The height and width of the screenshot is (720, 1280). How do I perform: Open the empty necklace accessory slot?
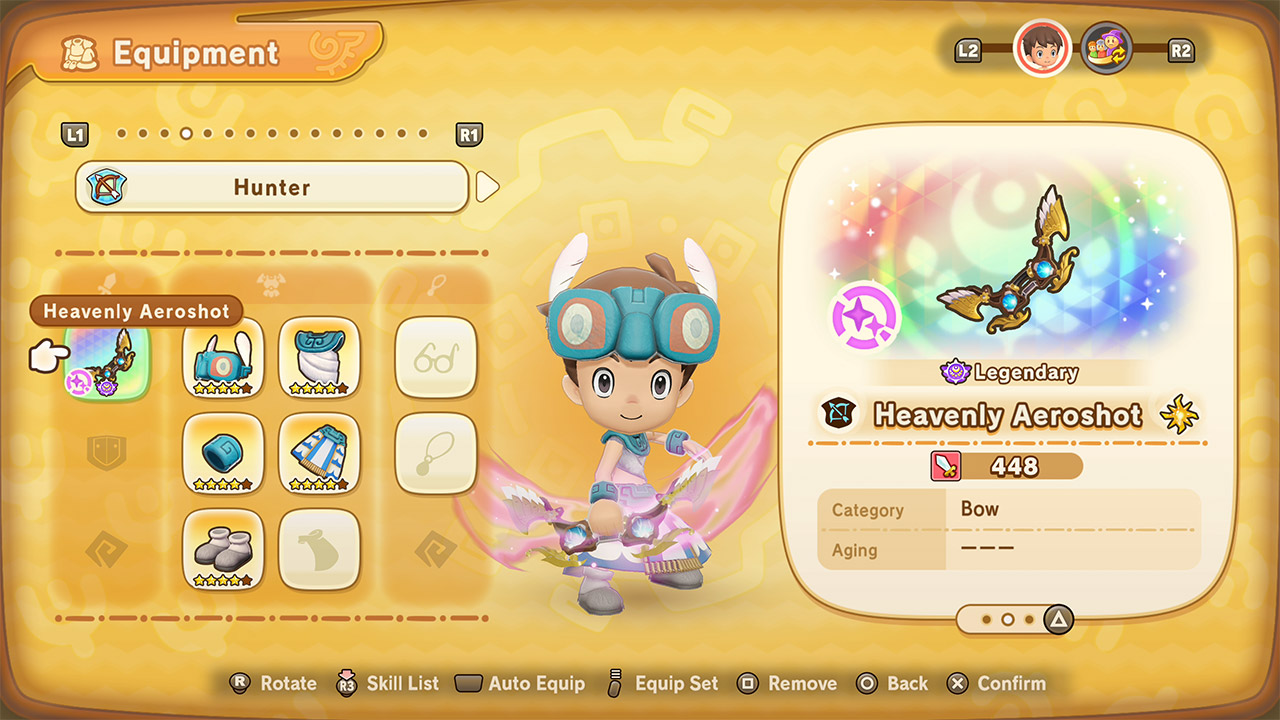(436, 453)
